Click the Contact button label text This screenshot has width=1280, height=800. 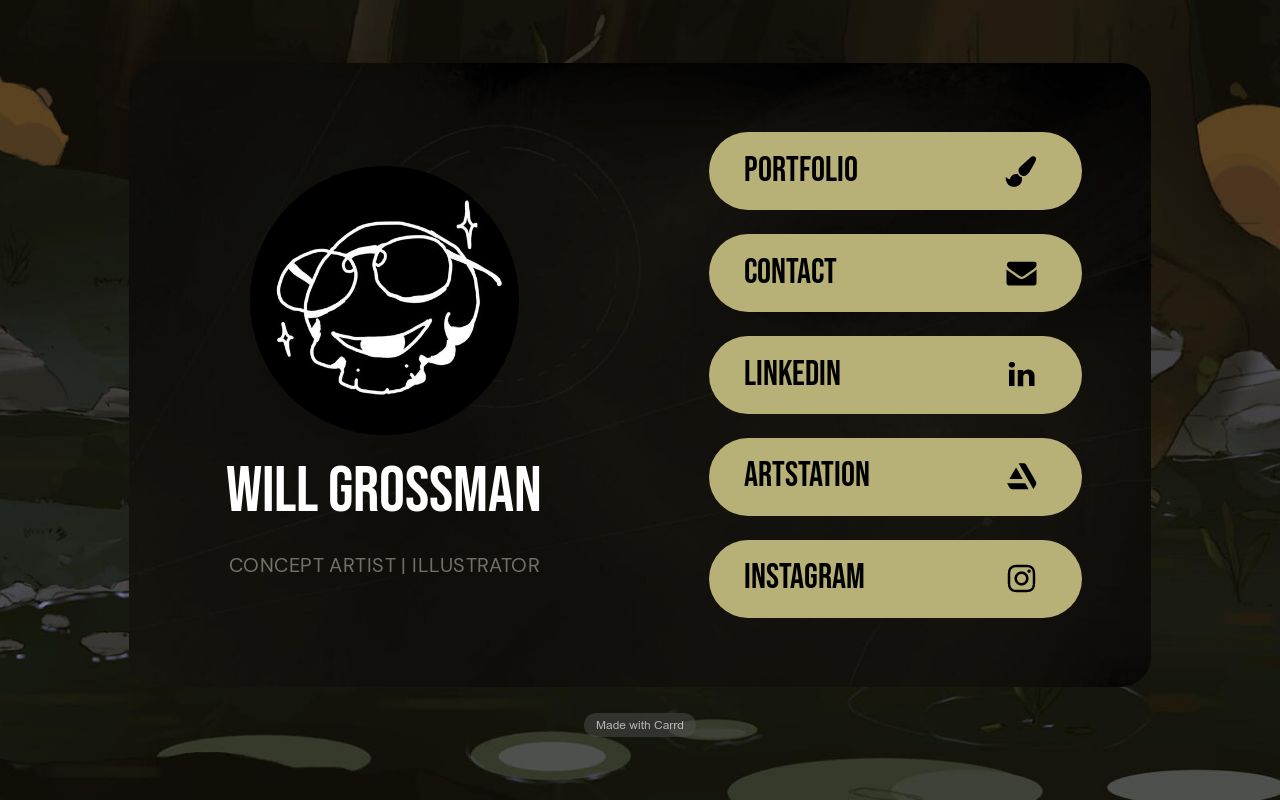790,272
